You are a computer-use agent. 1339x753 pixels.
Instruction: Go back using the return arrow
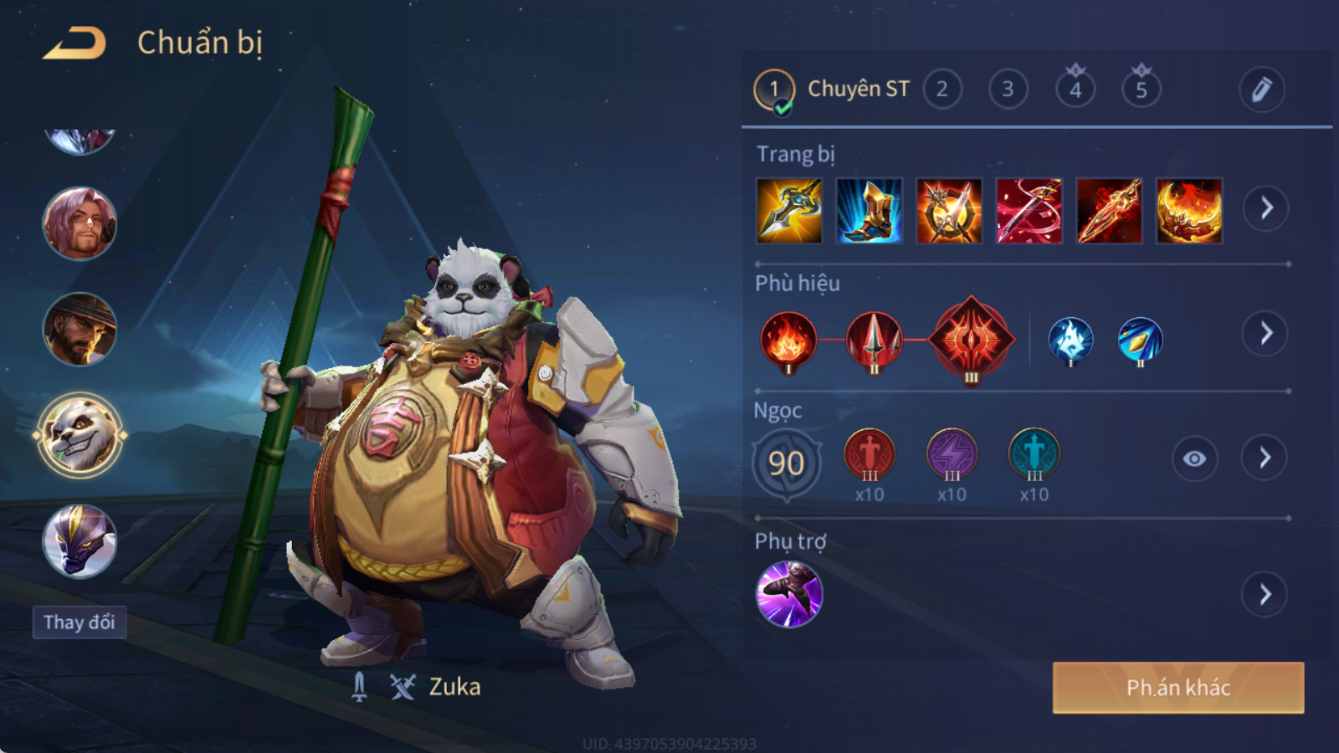click(75, 43)
